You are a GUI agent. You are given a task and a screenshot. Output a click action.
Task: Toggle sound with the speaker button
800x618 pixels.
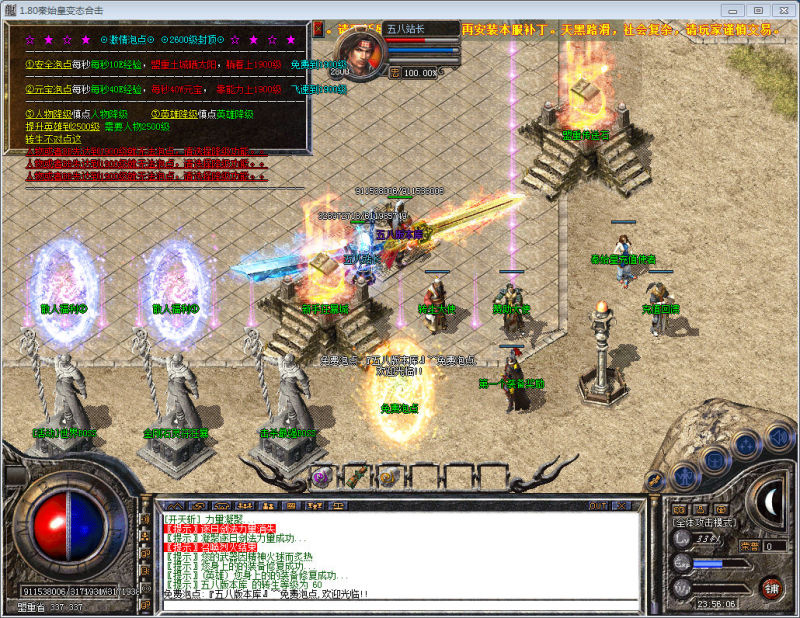778,437
